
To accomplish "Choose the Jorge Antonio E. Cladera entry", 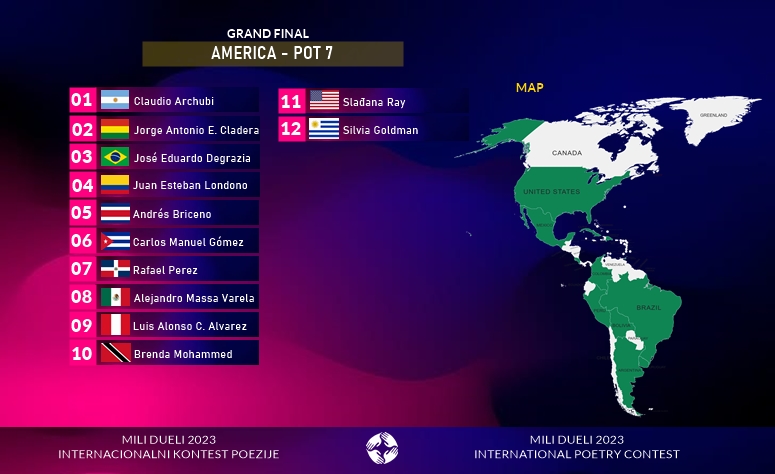I will 178,129.
